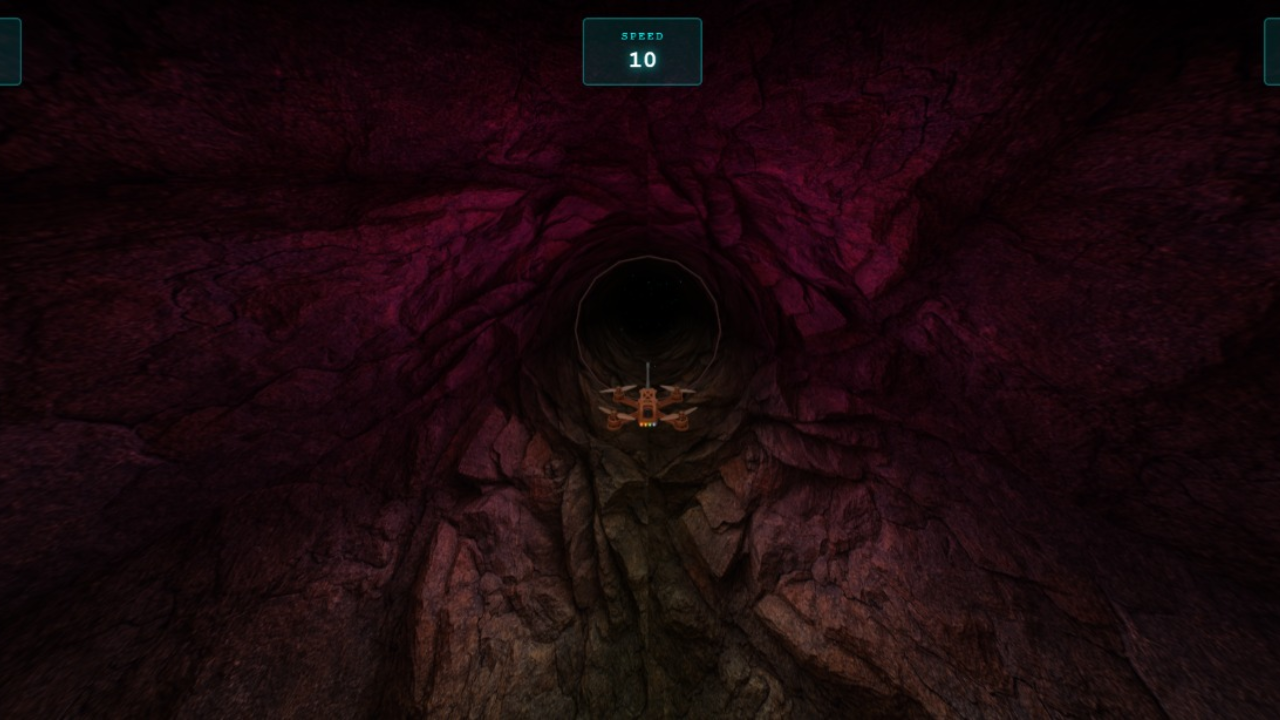Viewport: 1280px width, 720px height.
Task: Click the drone's central body
Action: pos(648,407)
